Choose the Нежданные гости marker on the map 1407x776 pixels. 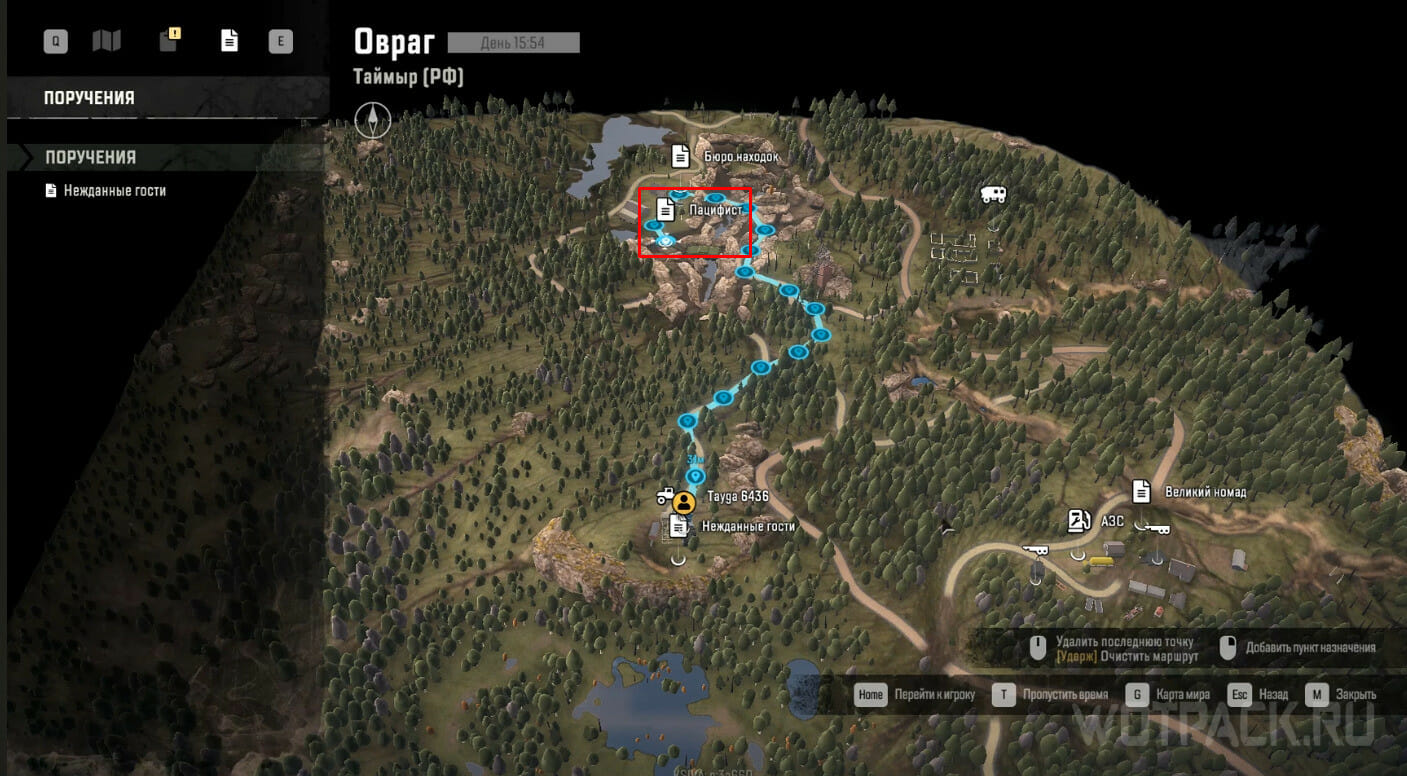click(679, 526)
